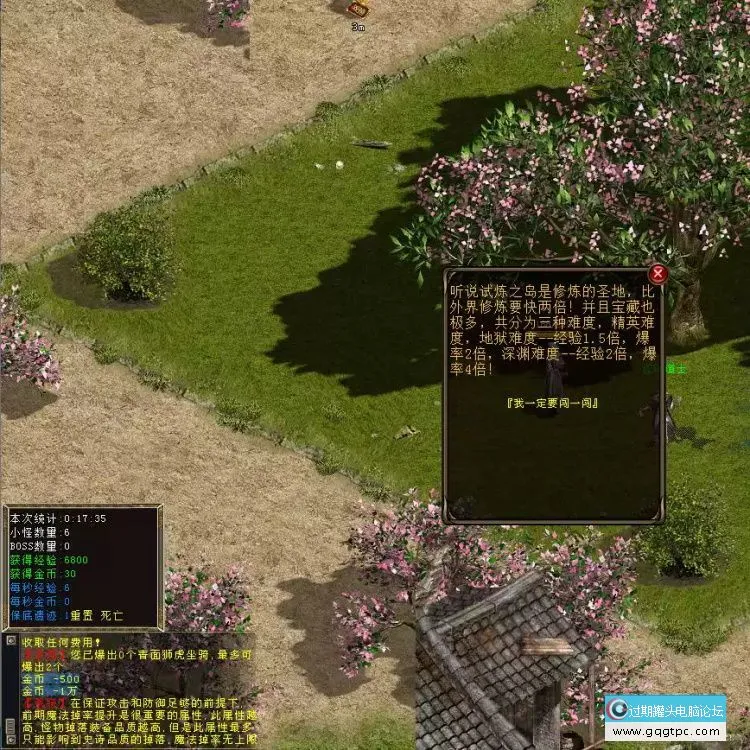Screen dimensions: 750x750
Task: Click the chat log's bottom scroll arrow
Action: coord(9,742)
